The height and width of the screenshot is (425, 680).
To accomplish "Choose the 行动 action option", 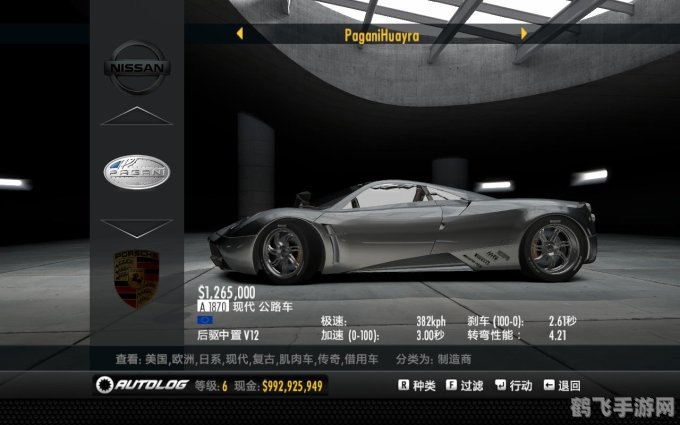I will coord(514,385).
